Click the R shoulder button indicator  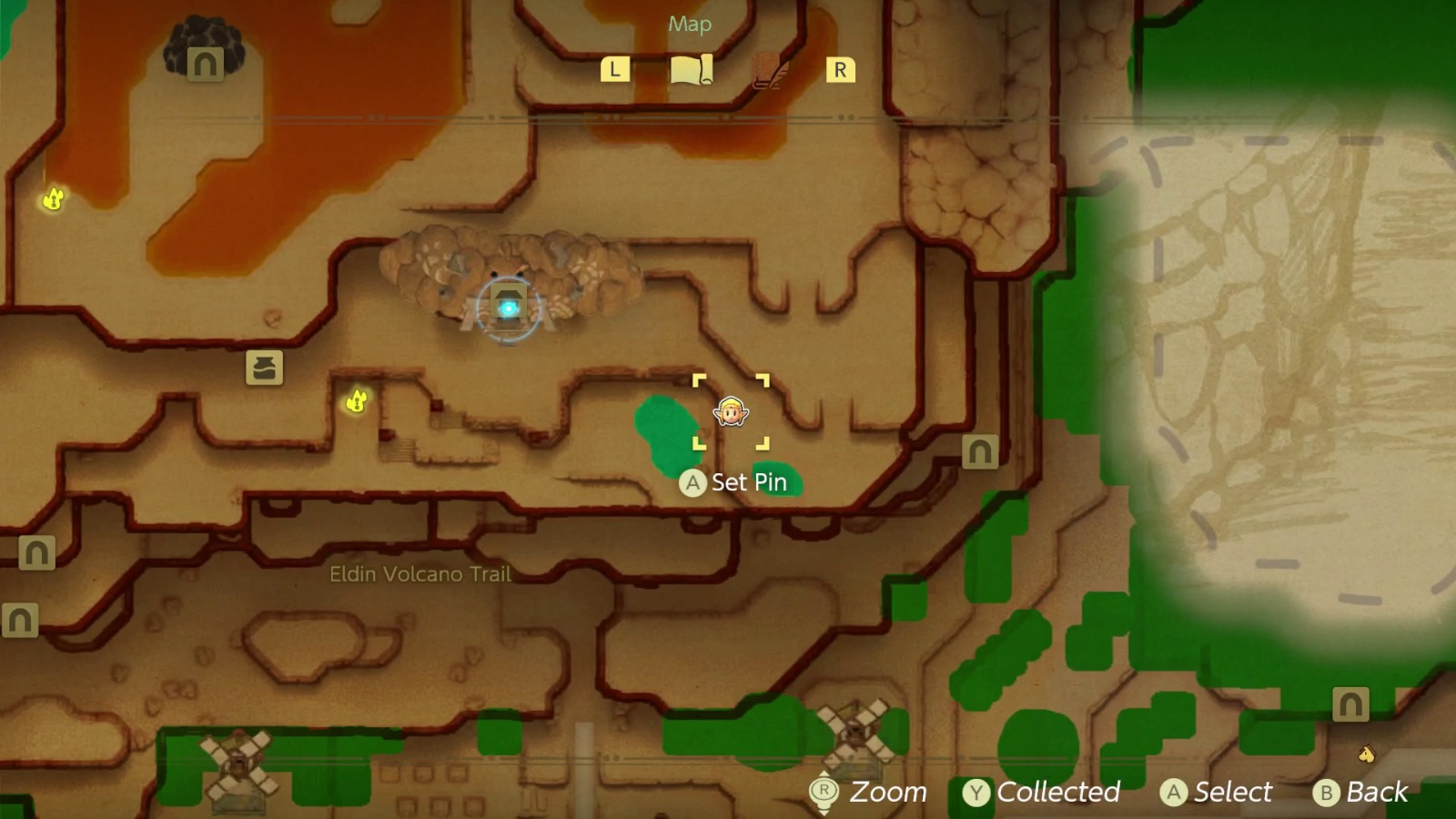(x=840, y=68)
